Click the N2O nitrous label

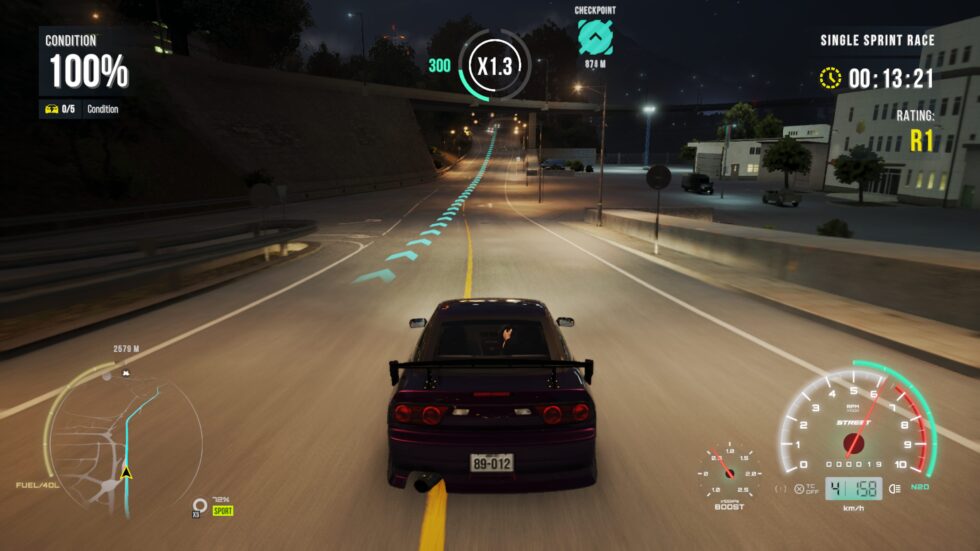pyautogui.click(x=921, y=488)
